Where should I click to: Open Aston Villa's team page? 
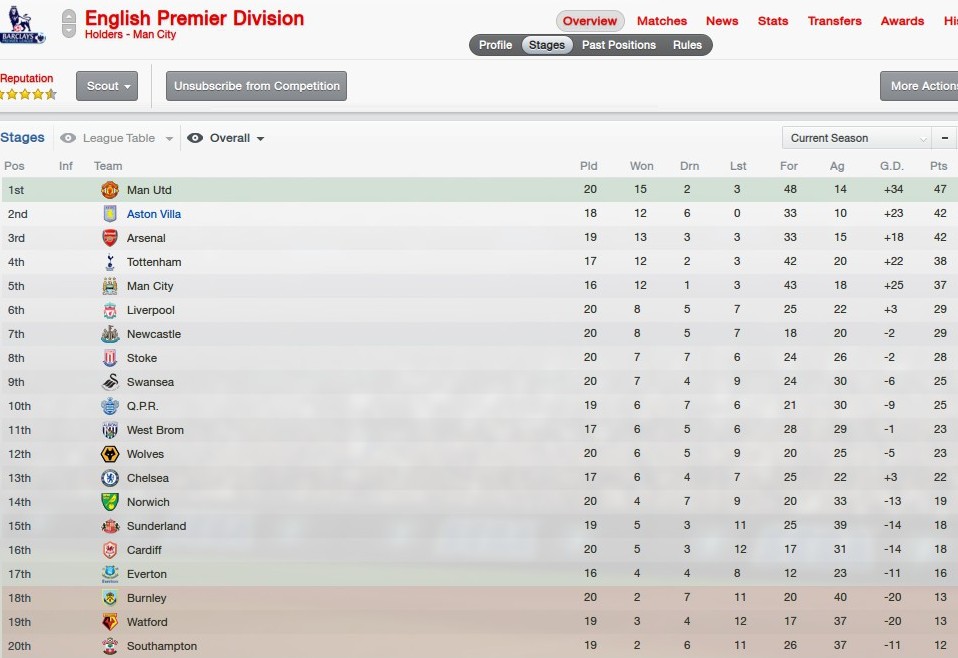[x=153, y=214]
